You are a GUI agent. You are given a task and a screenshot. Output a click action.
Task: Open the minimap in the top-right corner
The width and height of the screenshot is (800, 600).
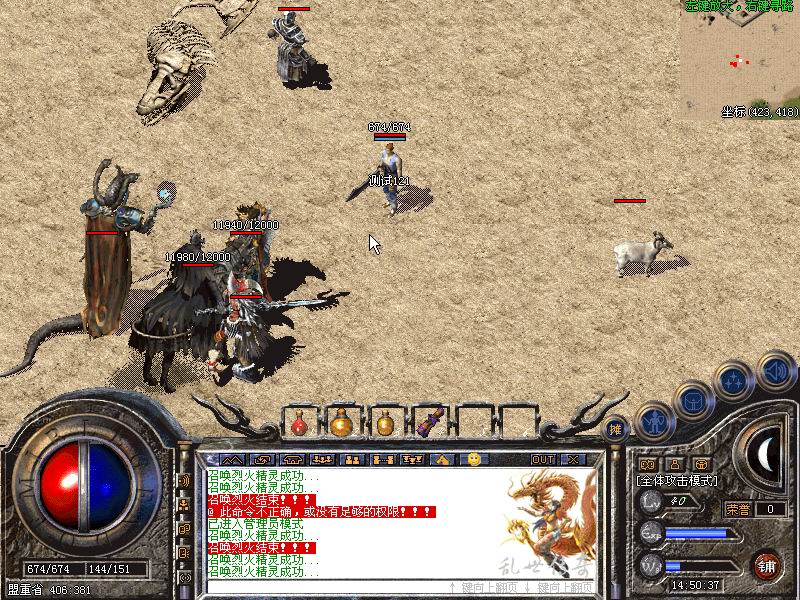(x=741, y=60)
